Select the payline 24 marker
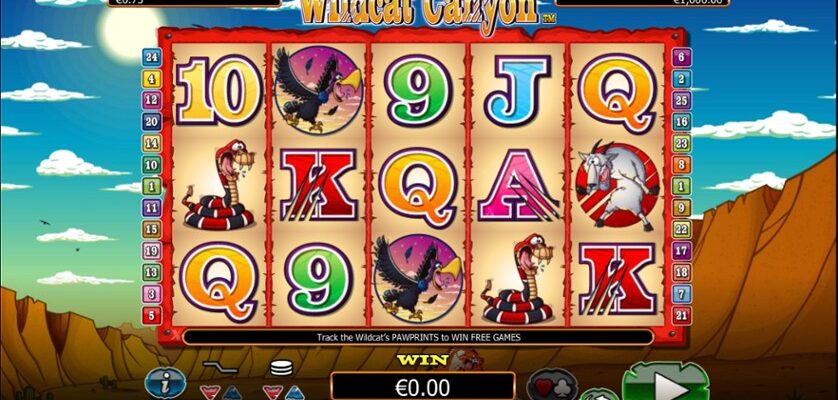This screenshot has height=400, width=838. click(152, 56)
